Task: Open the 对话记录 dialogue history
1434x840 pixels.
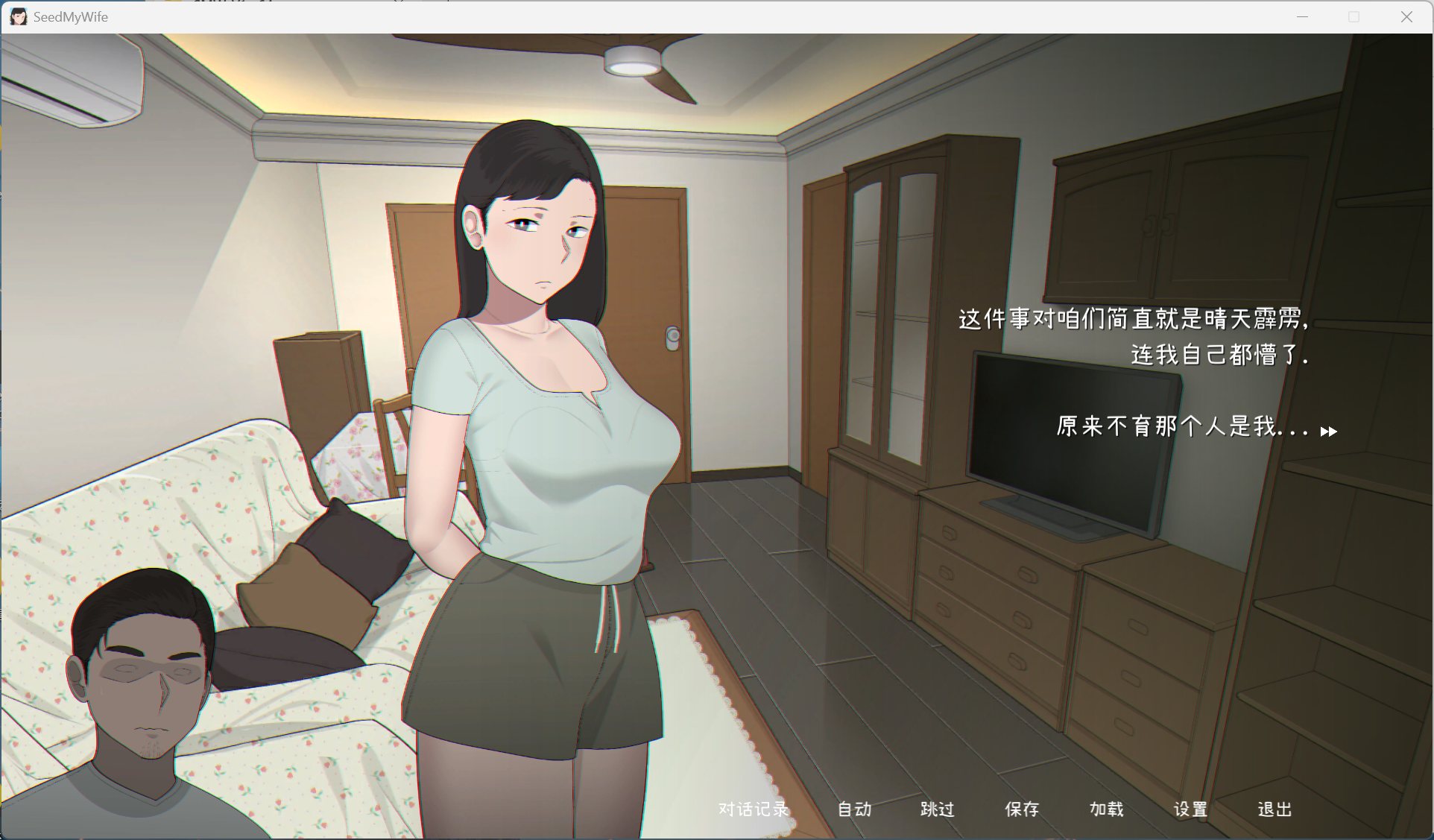Action: [x=753, y=810]
